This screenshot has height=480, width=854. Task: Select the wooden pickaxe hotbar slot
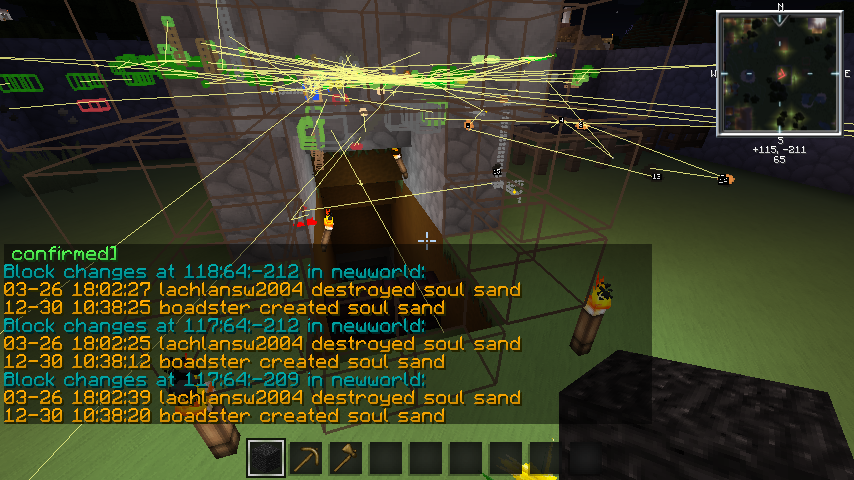click(306, 459)
